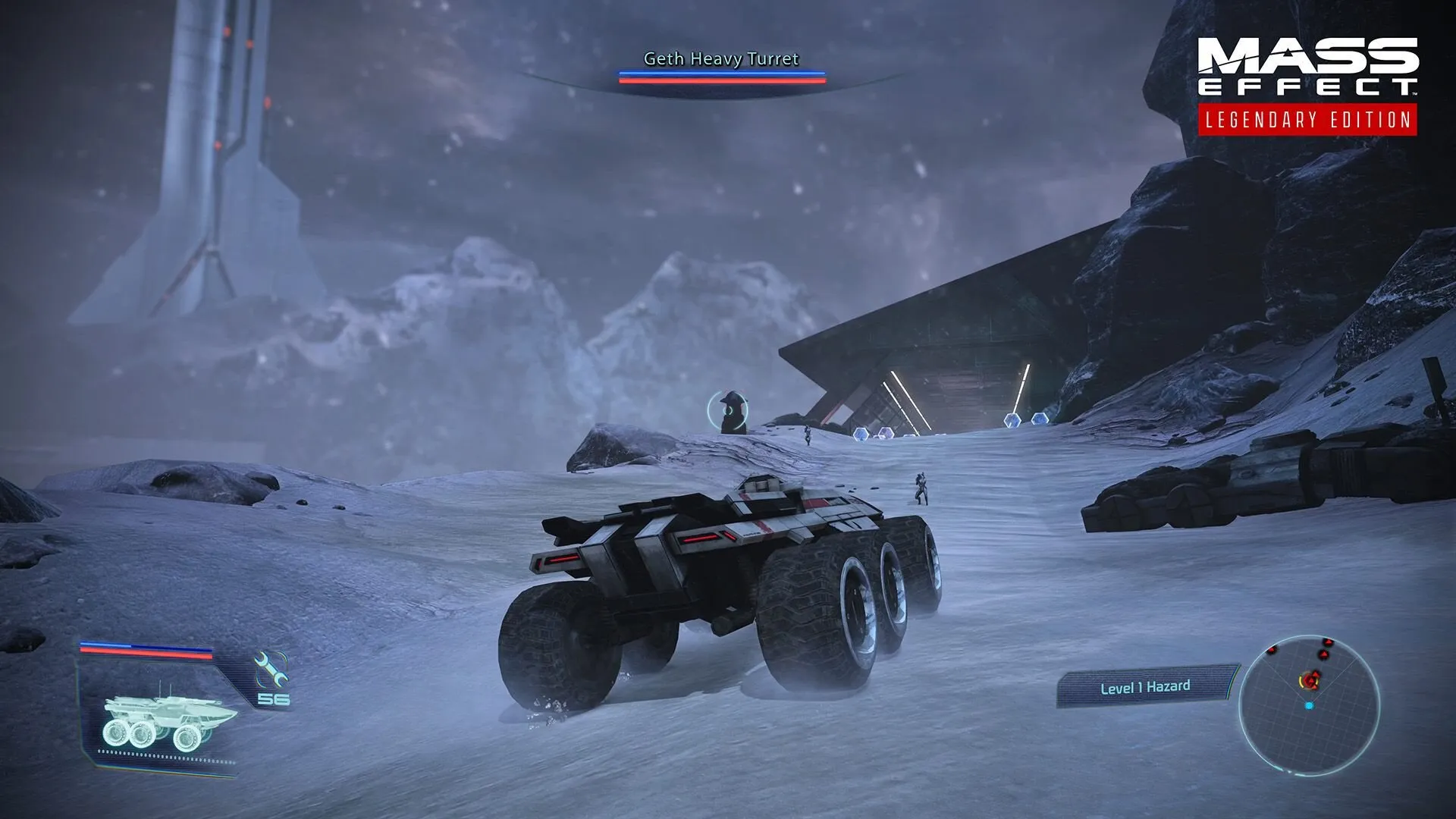Image resolution: width=1456 pixels, height=819 pixels.
Task: Click the turret's blue shield gauge
Action: (720, 74)
